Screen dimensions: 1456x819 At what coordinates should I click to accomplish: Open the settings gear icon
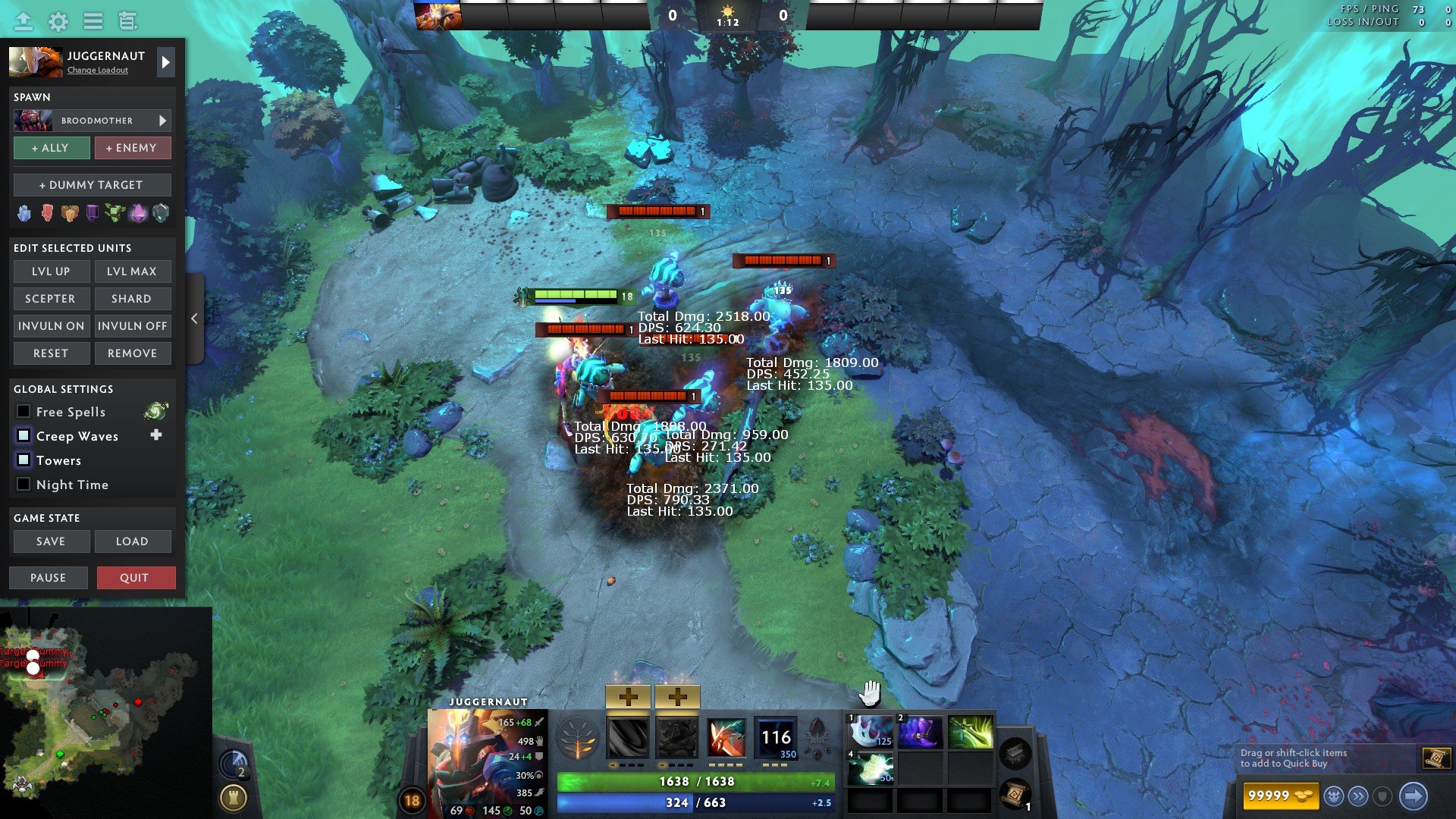[58, 21]
